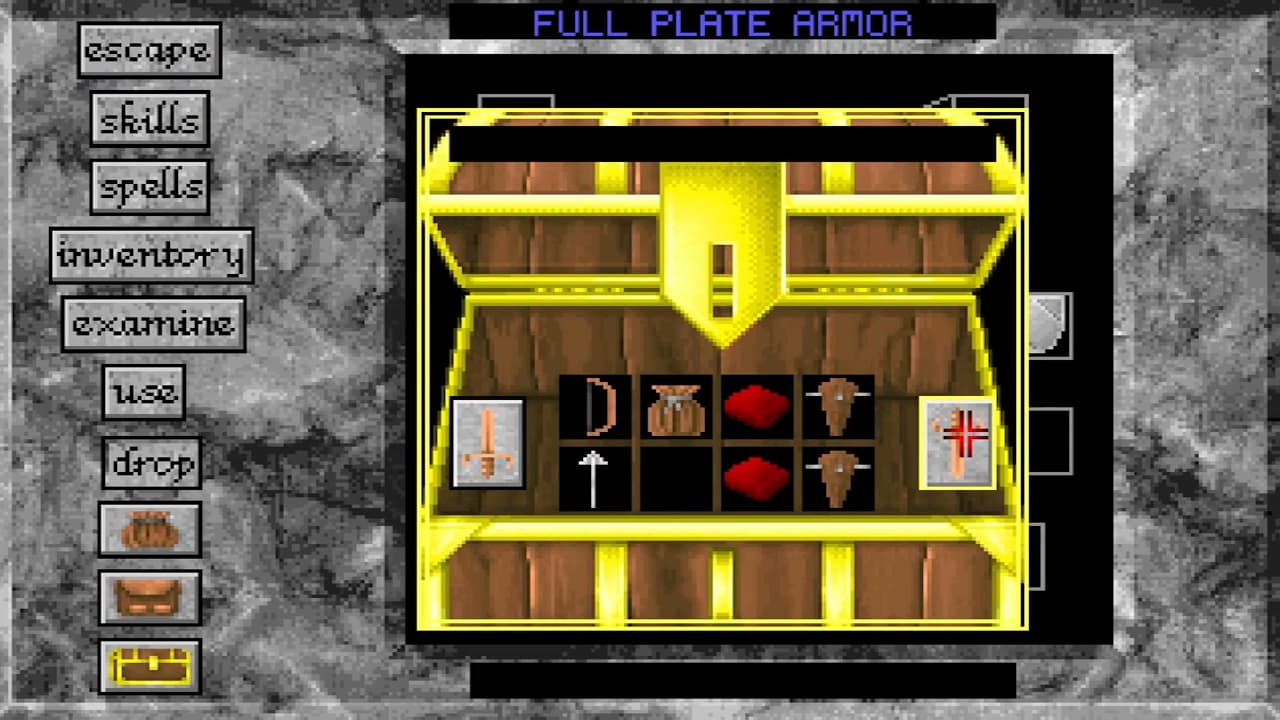1280x720 pixels.
Task: Show the treasure chest contents
Action: click(x=150, y=663)
